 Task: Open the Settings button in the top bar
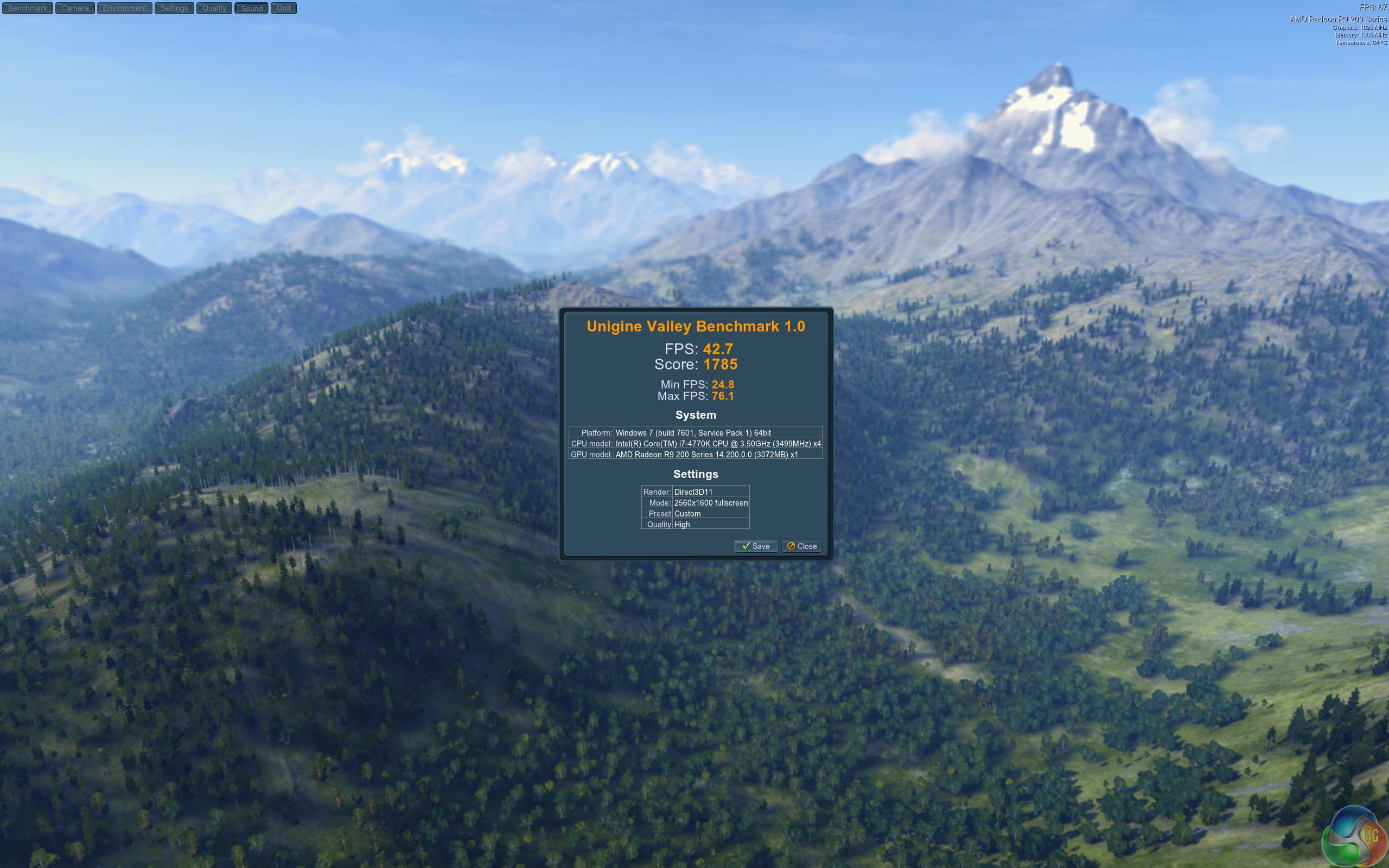tap(174, 8)
